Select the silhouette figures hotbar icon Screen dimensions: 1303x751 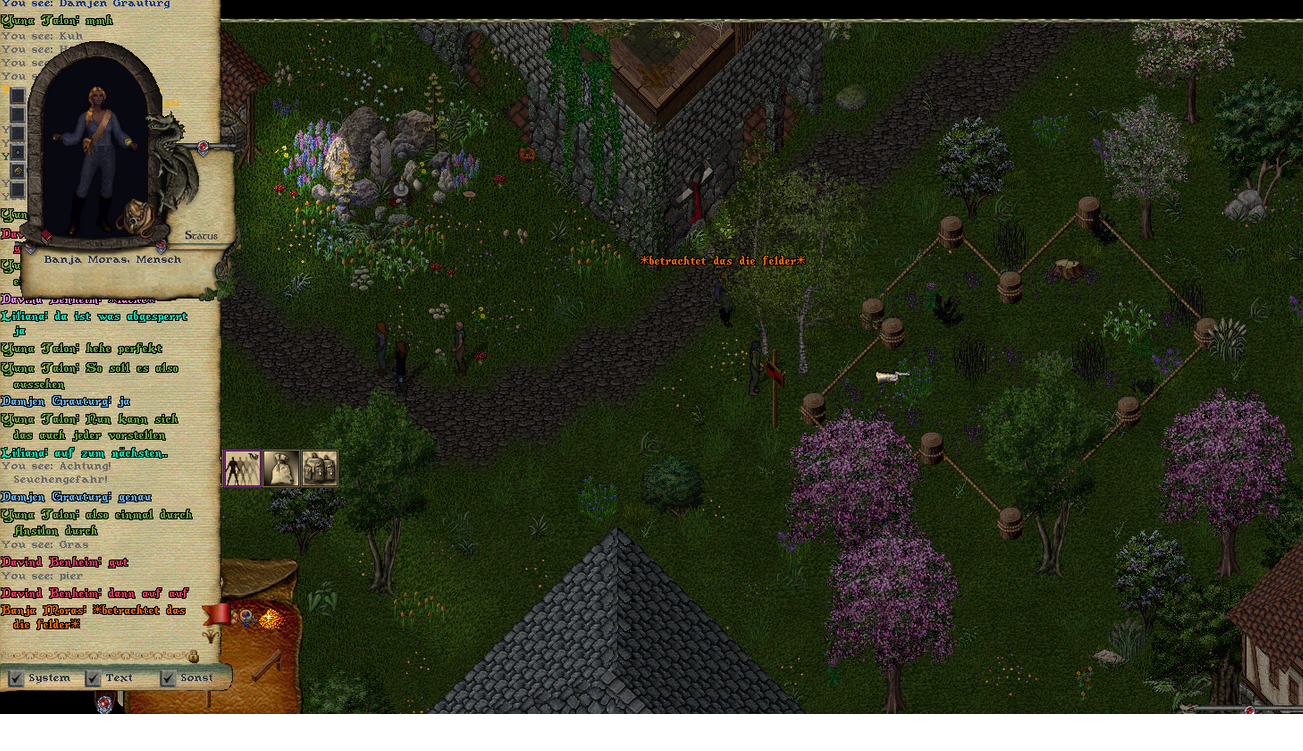click(242, 468)
